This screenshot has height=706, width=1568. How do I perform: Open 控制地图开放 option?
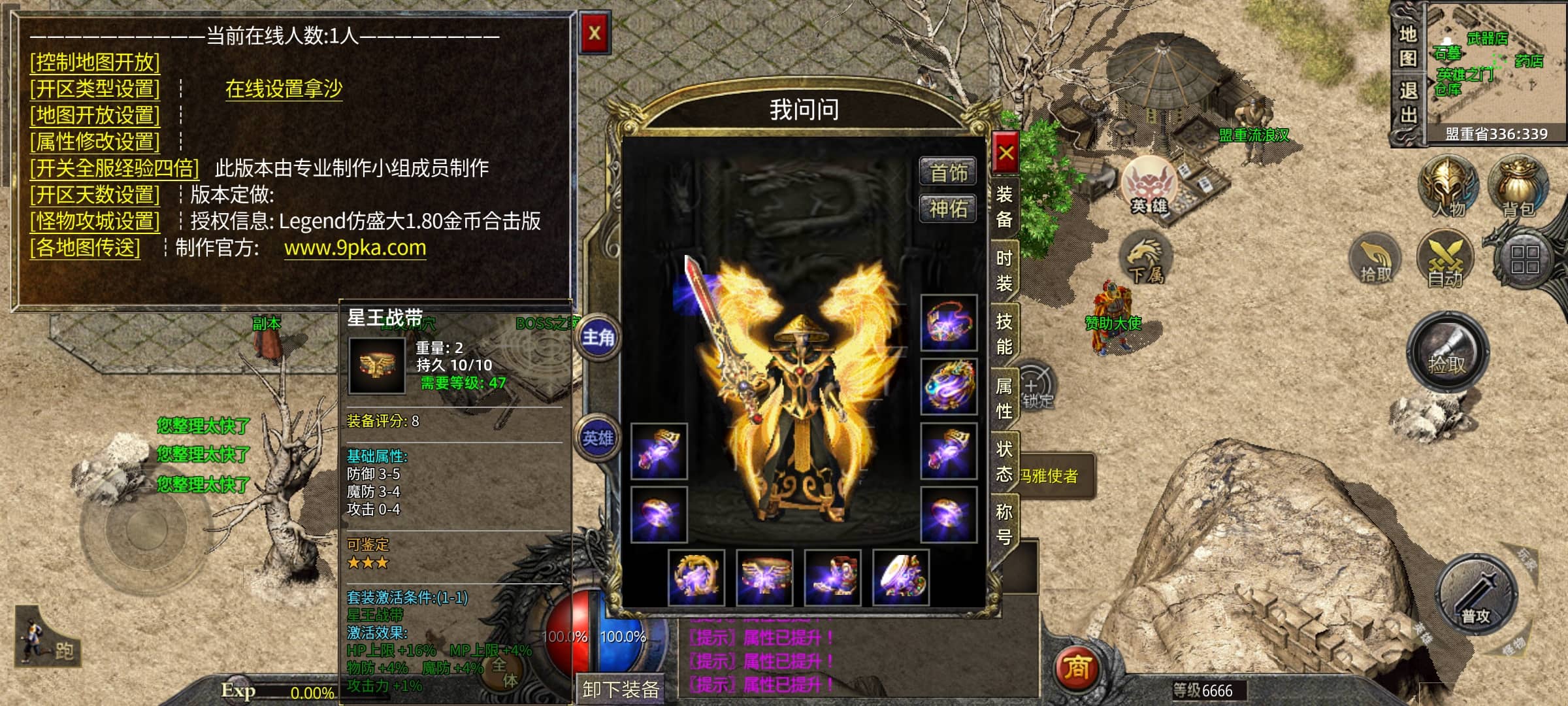coord(95,62)
